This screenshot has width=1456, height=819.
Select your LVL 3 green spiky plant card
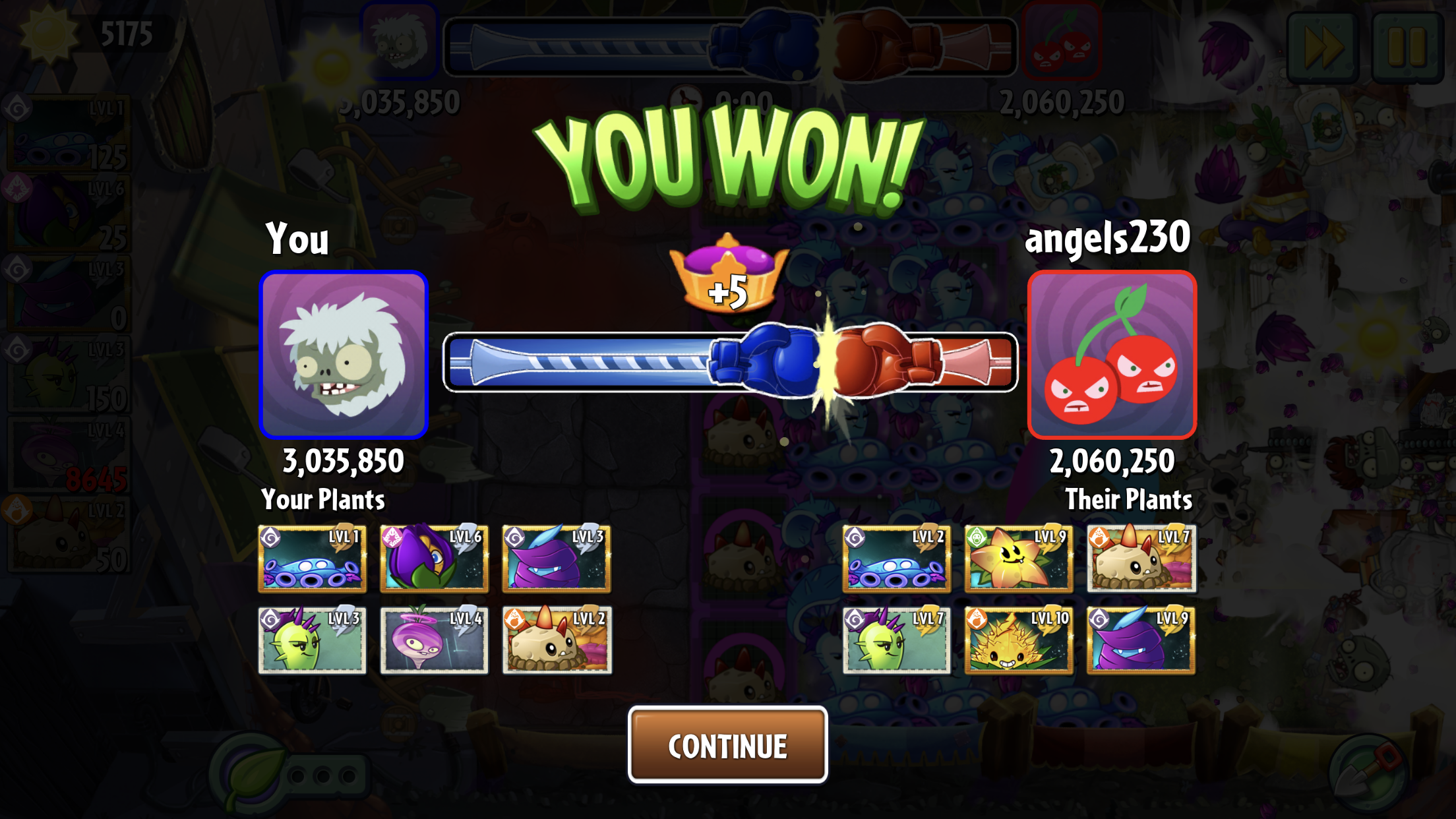pos(312,640)
